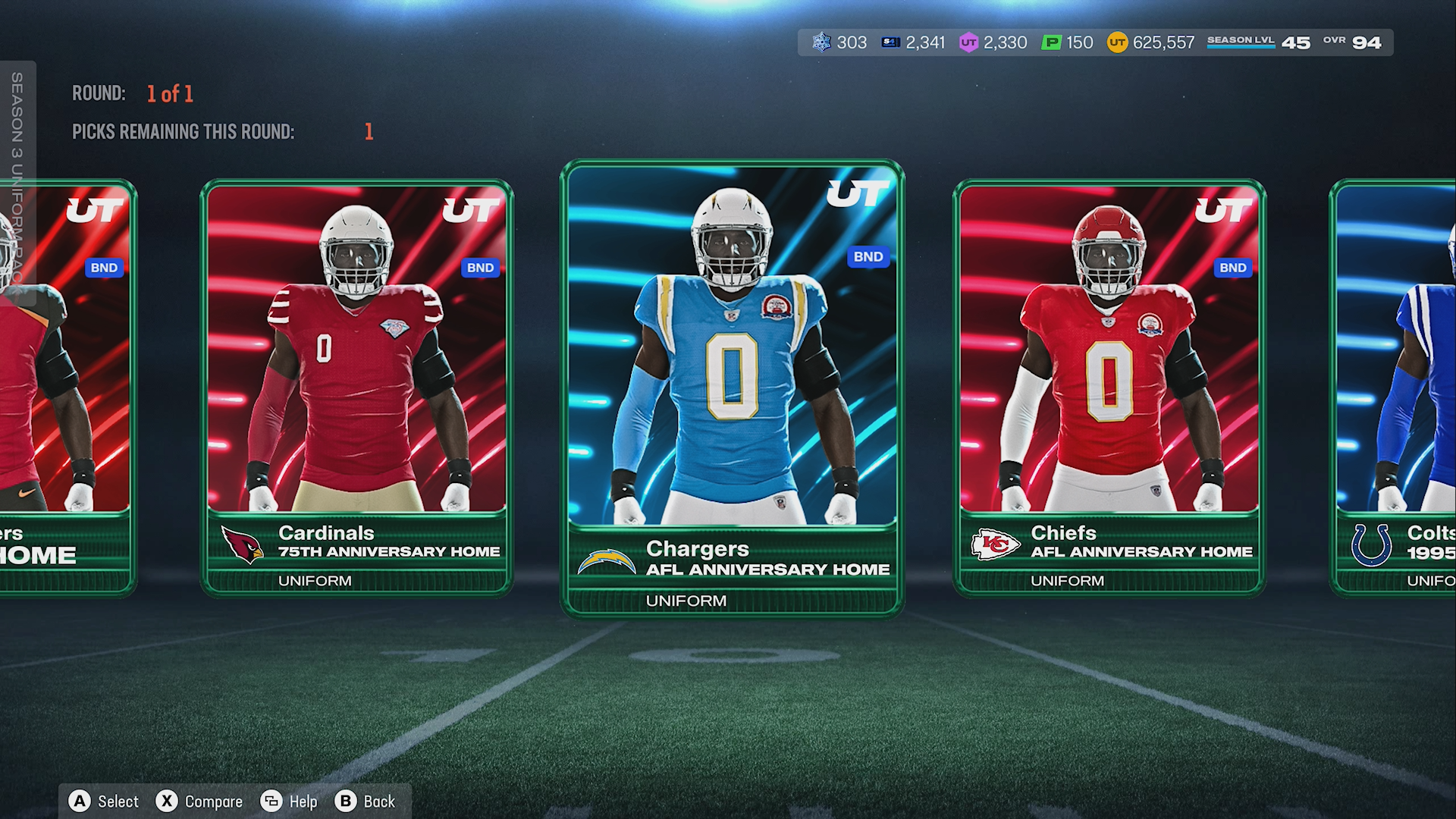Open the coins balance showing 625,557
The height and width of the screenshot is (819, 1456).
tap(1150, 42)
